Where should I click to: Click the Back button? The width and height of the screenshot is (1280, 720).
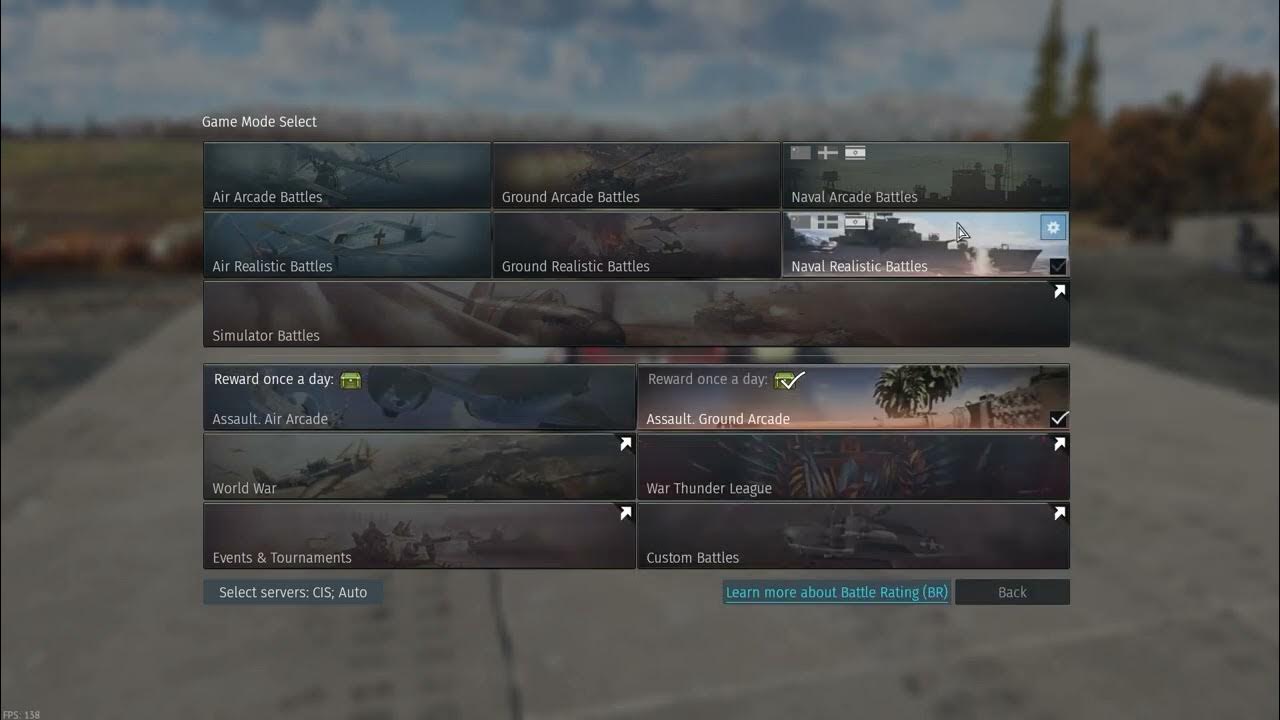coord(1012,592)
